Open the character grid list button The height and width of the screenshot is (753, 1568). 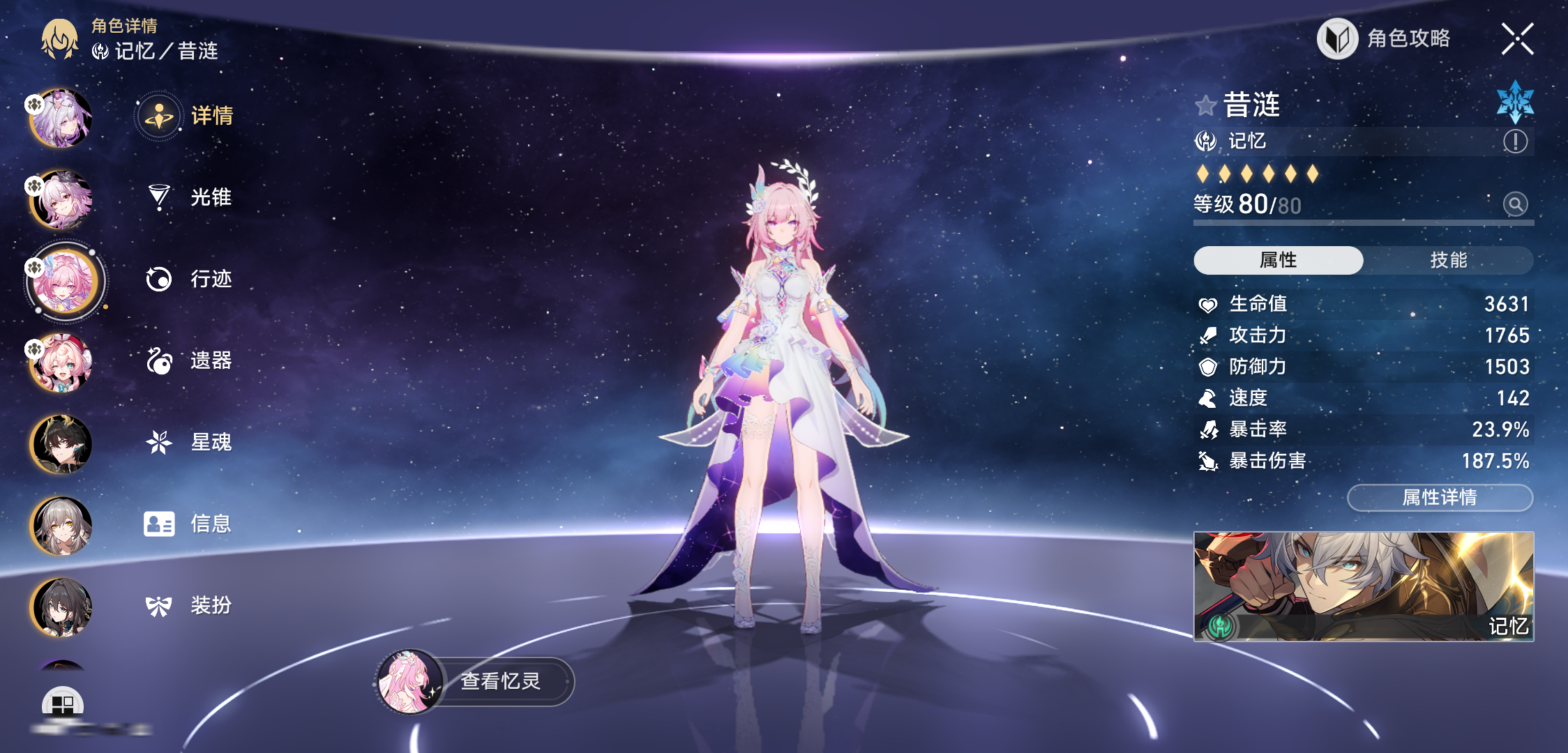(x=62, y=704)
